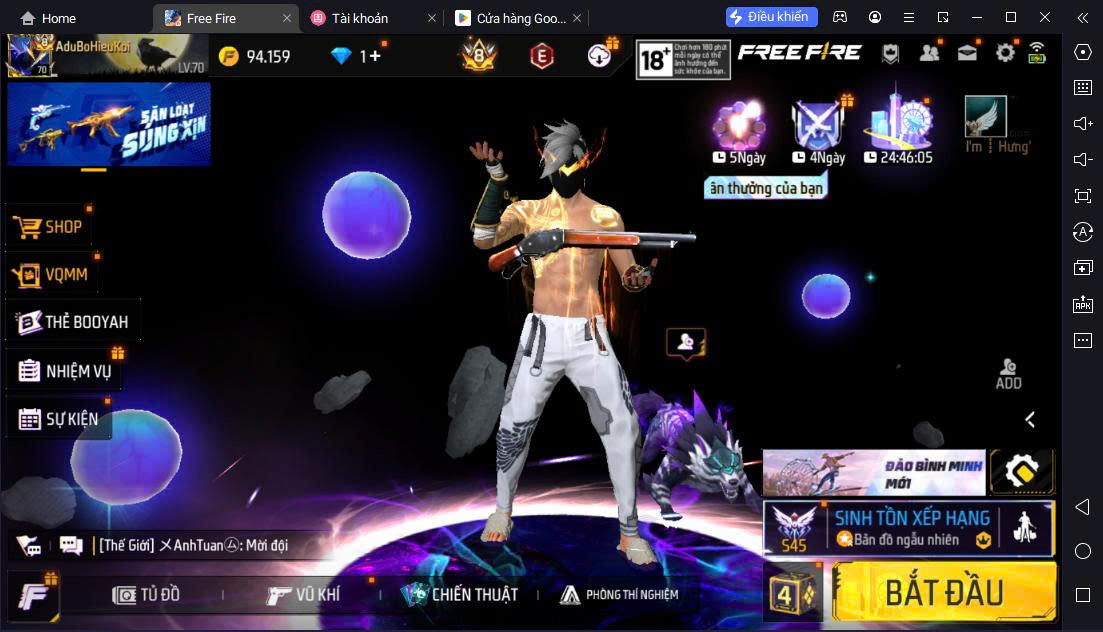Open game settings gear icon
The width and height of the screenshot is (1103, 632).
point(1004,54)
